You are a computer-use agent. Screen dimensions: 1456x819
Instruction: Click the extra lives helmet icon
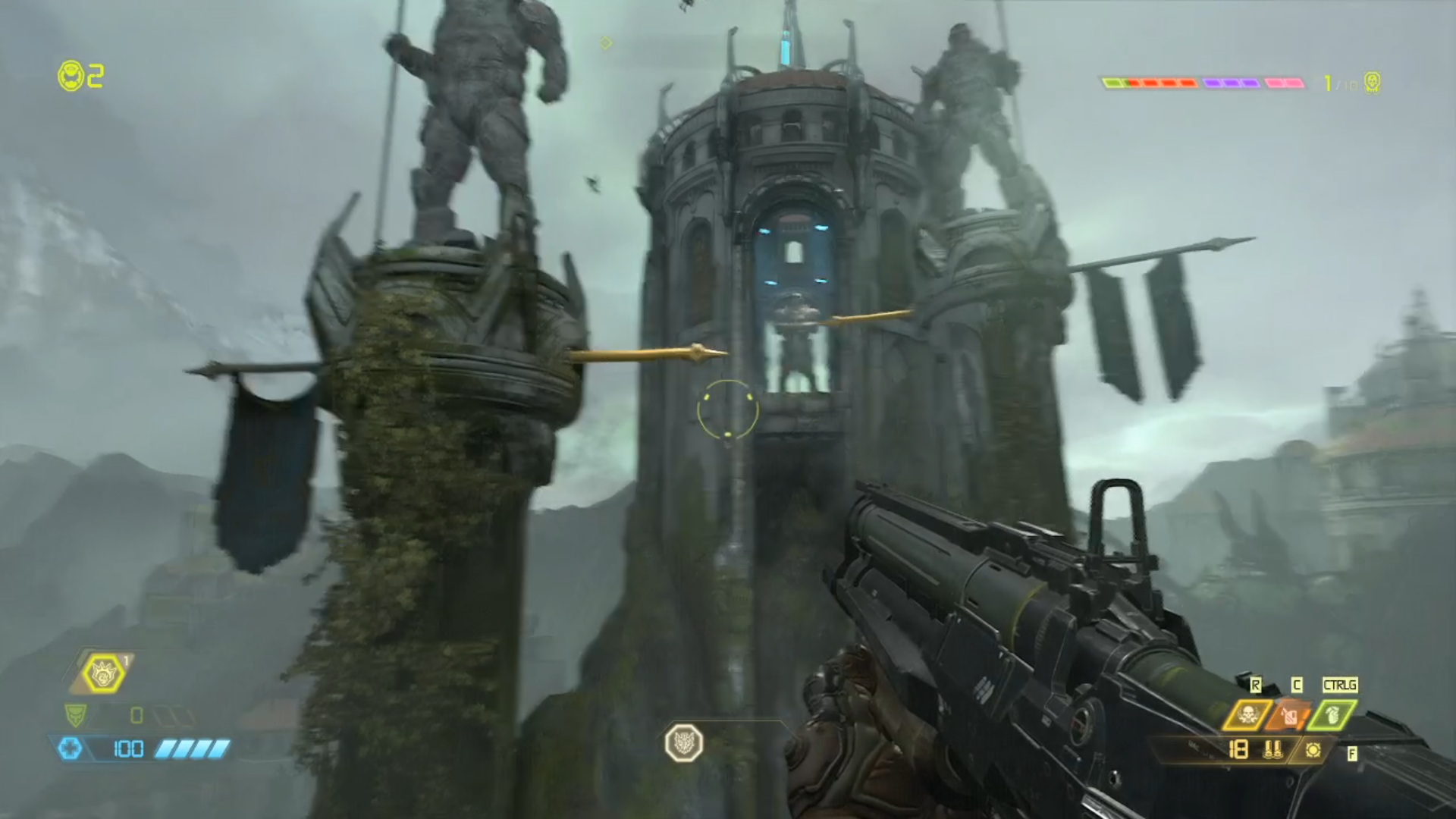coord(71,76)
